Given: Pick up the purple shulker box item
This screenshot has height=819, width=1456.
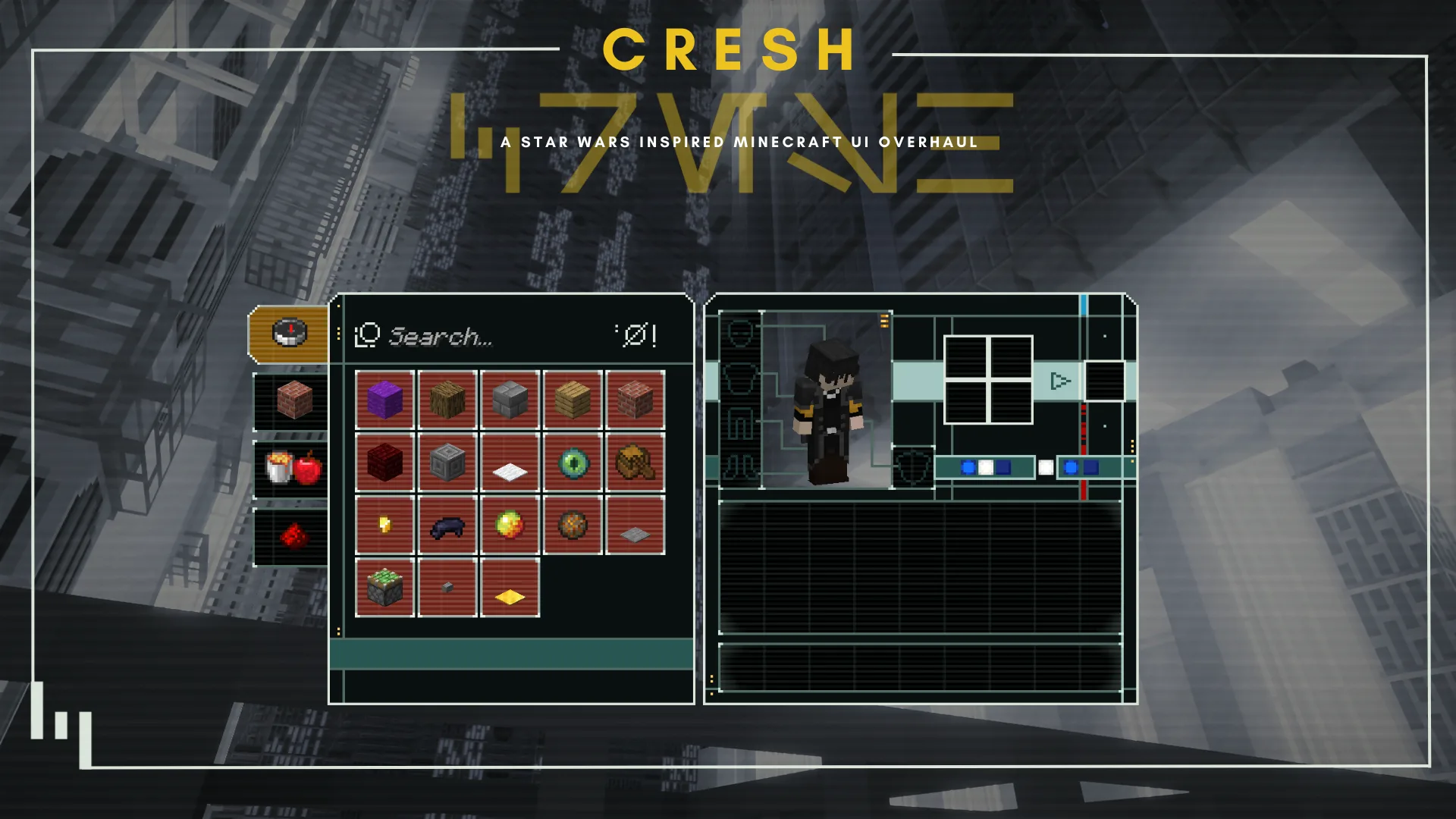Looking at the screenshot, I should [x=384, y=397].
